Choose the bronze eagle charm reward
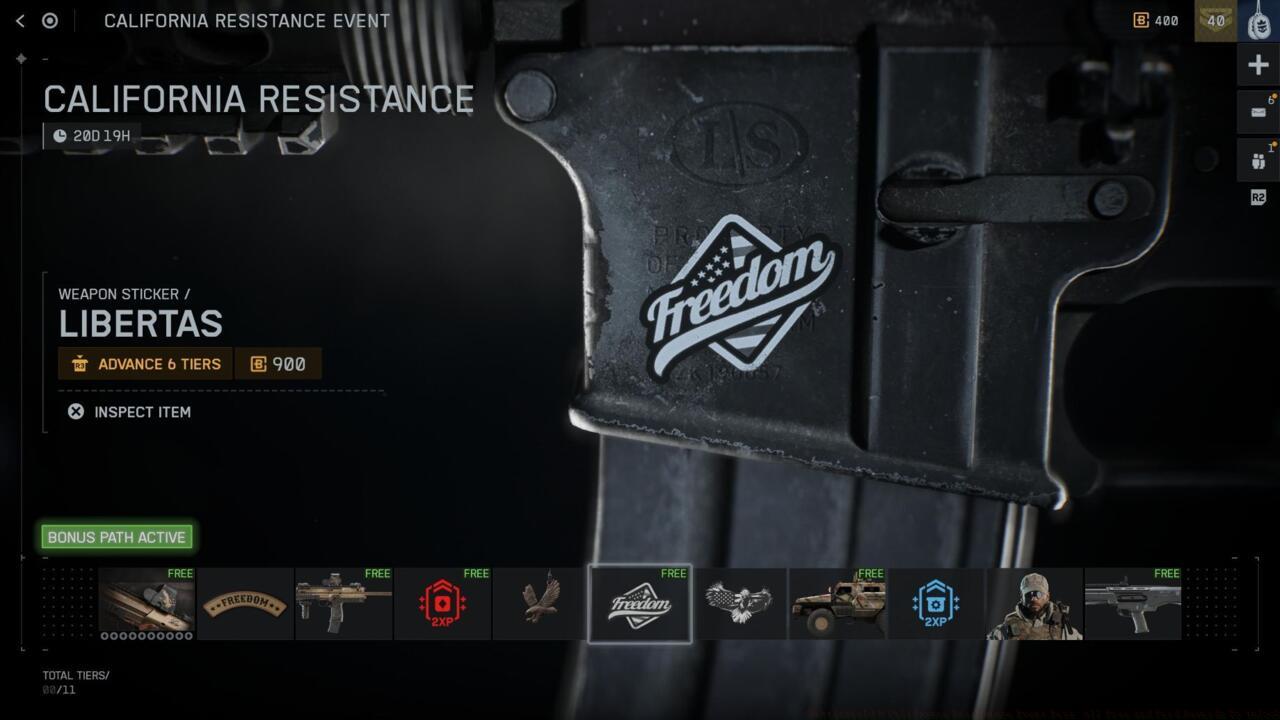The image size is (1280, 720). point(540,604)
